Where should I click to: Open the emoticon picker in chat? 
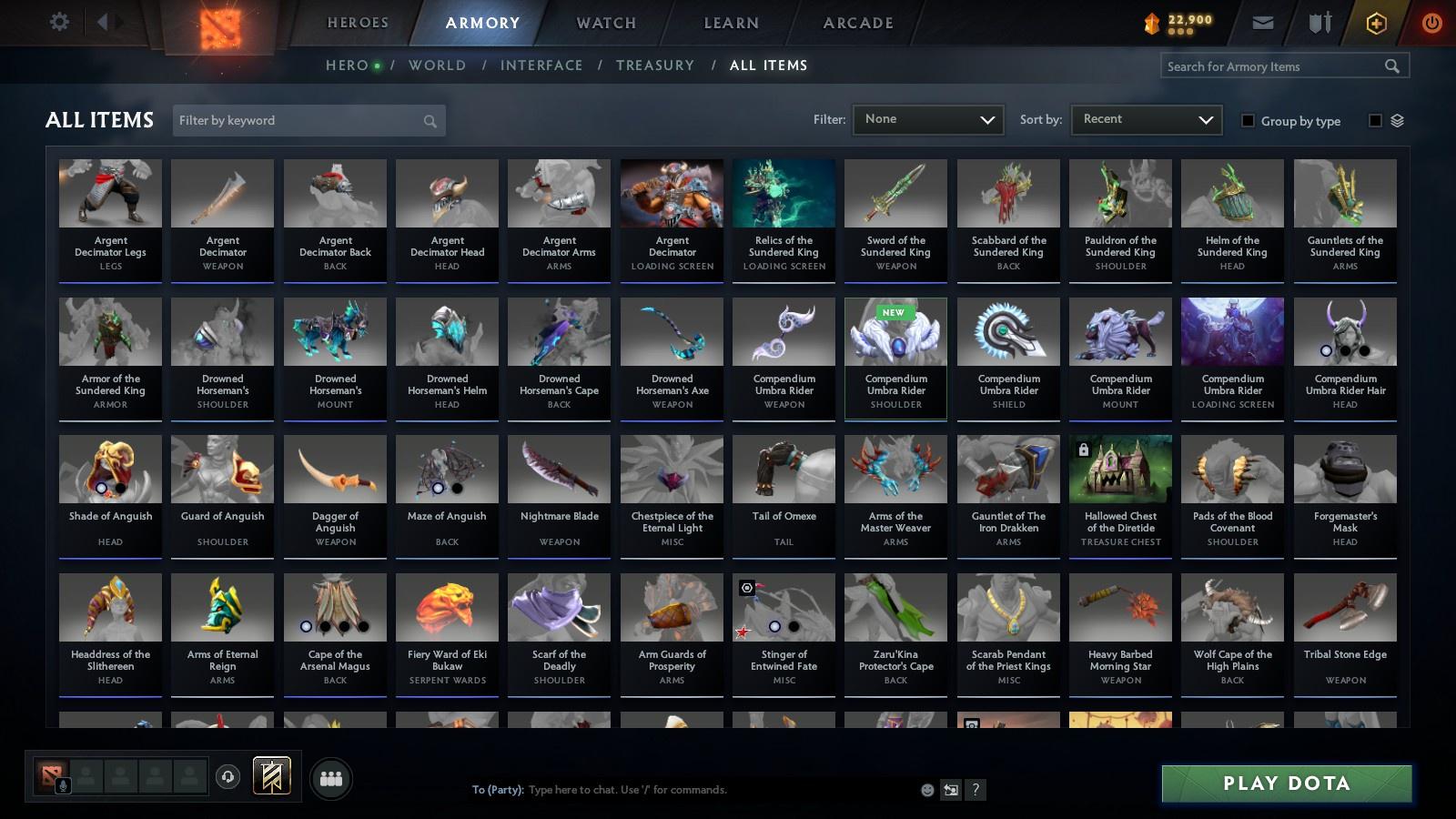pos(925,790)
